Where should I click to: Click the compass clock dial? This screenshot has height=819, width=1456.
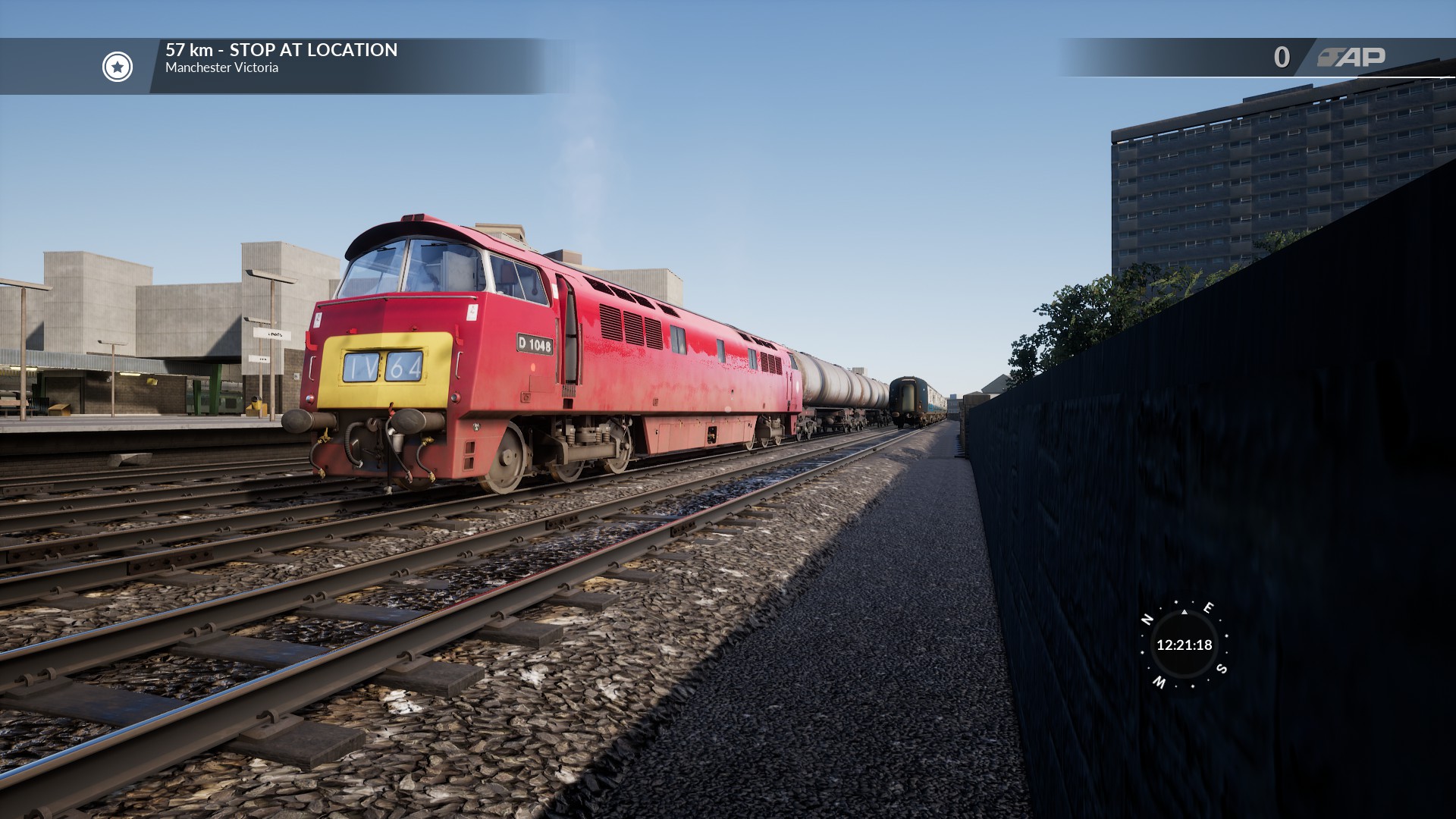tap(1184, 645)
